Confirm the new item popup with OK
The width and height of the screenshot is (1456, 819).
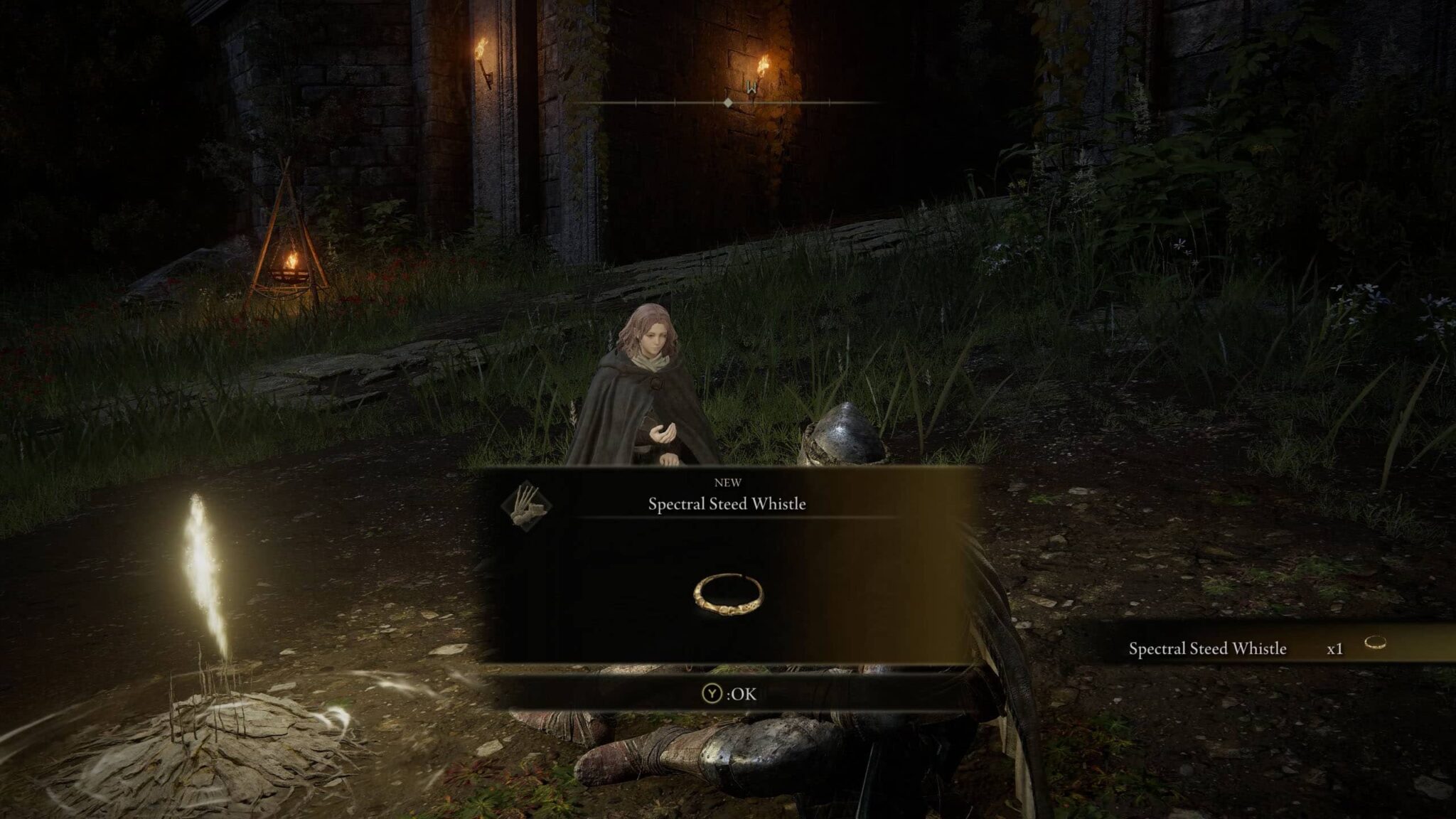pyautogui.click(x=729, y=694)
